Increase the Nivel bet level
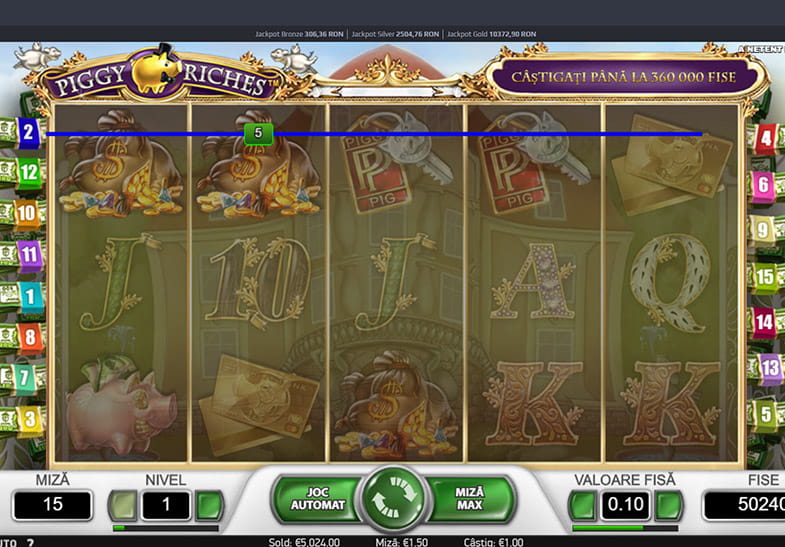Image resolution: width=785 pixels, height=547 pixels. pos(209,505)
